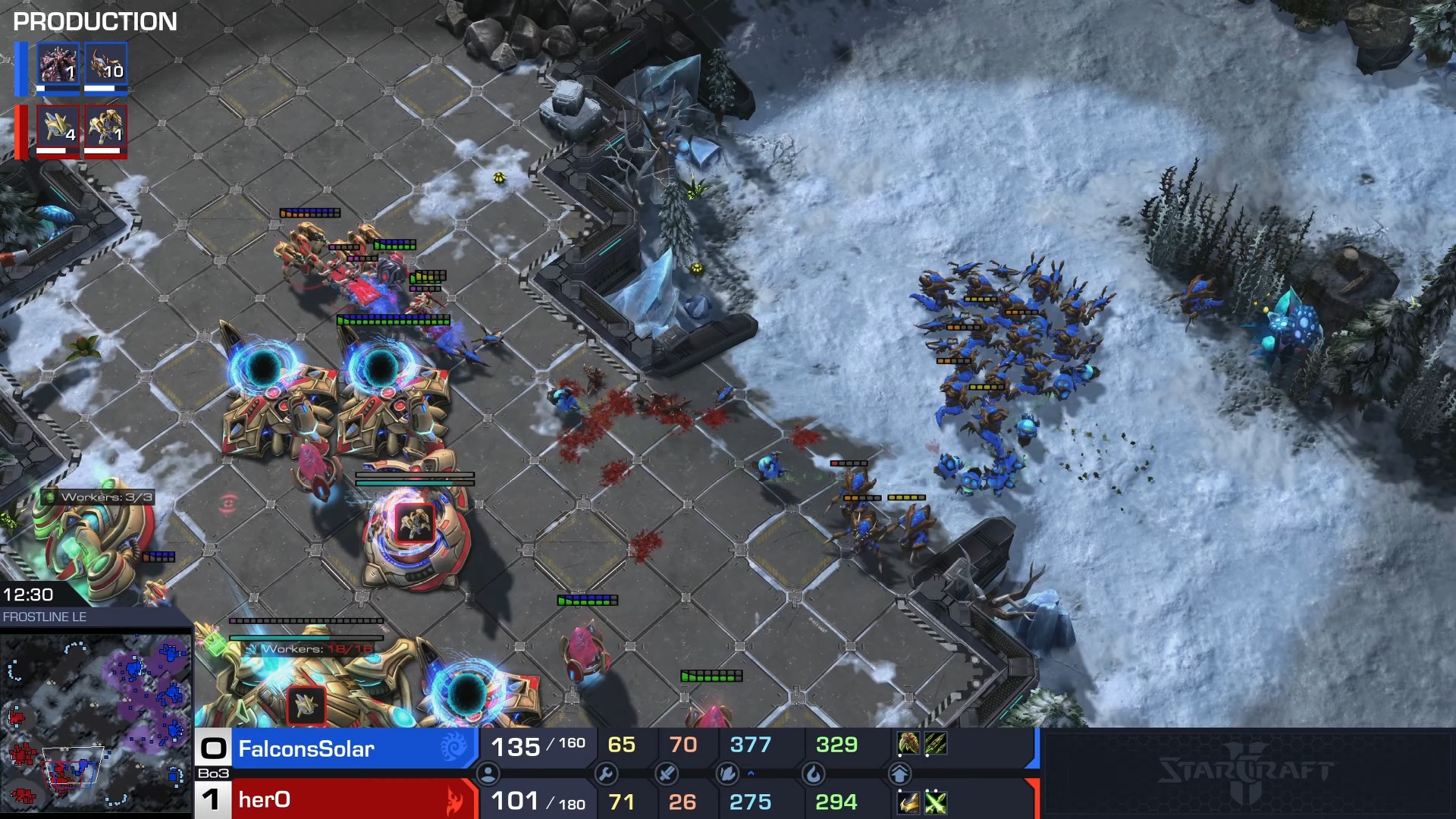Click herO's green crossed-blades upgrade icon

[x=936, y=802]
